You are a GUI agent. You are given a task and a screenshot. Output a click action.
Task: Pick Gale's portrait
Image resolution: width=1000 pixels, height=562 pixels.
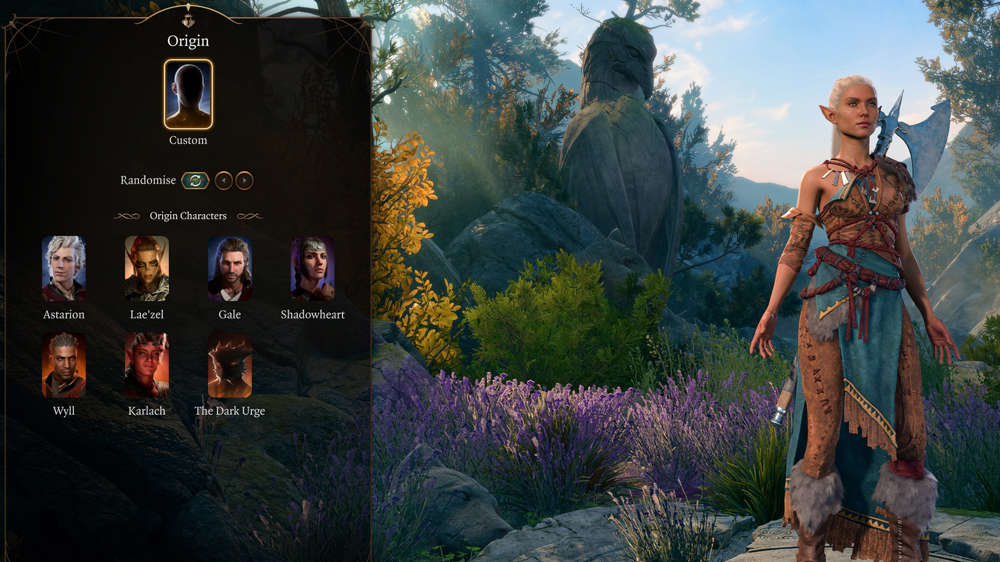pyautogui.click(x=230, y=268)
